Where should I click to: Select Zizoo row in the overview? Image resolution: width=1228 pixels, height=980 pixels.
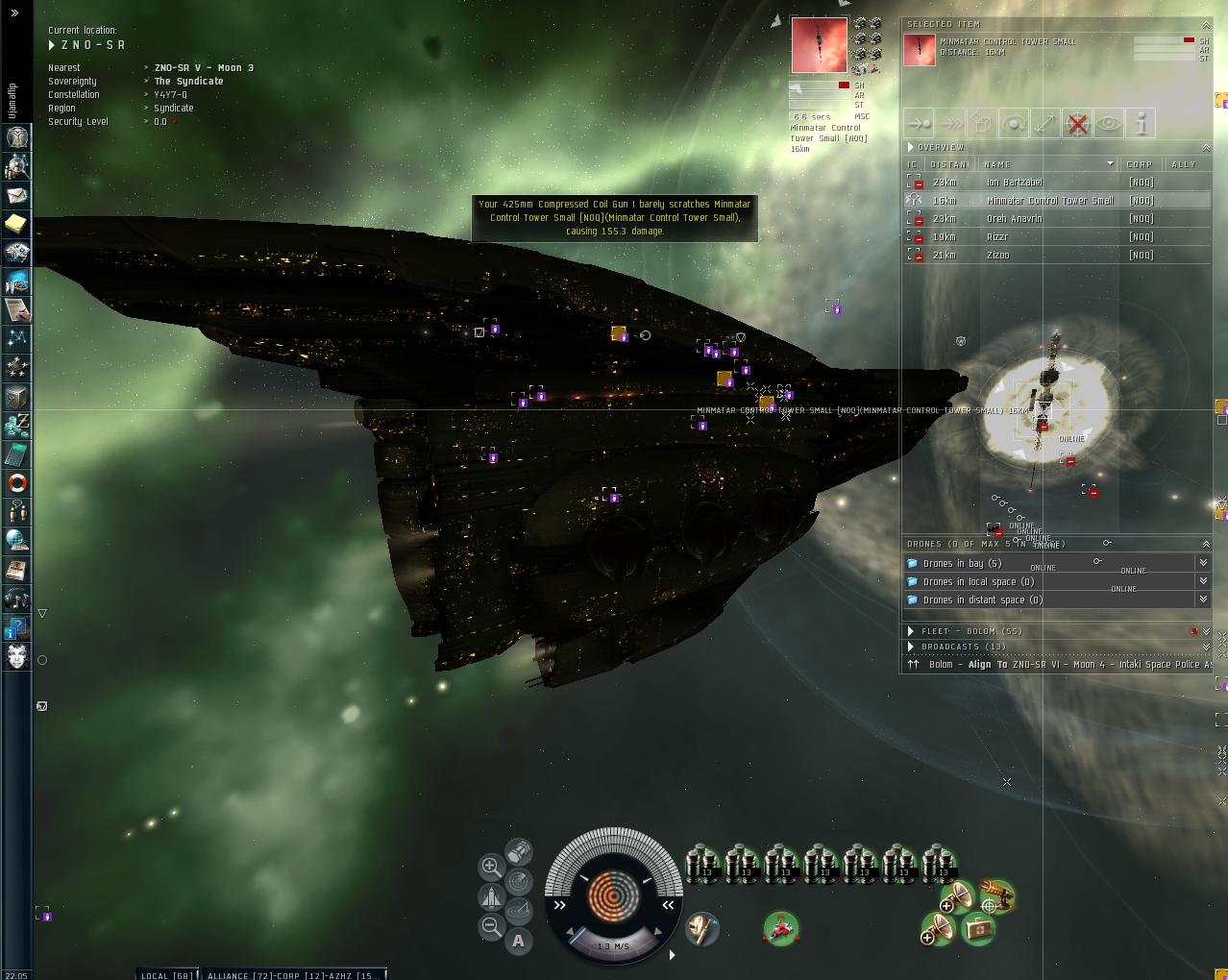point(998,255)
